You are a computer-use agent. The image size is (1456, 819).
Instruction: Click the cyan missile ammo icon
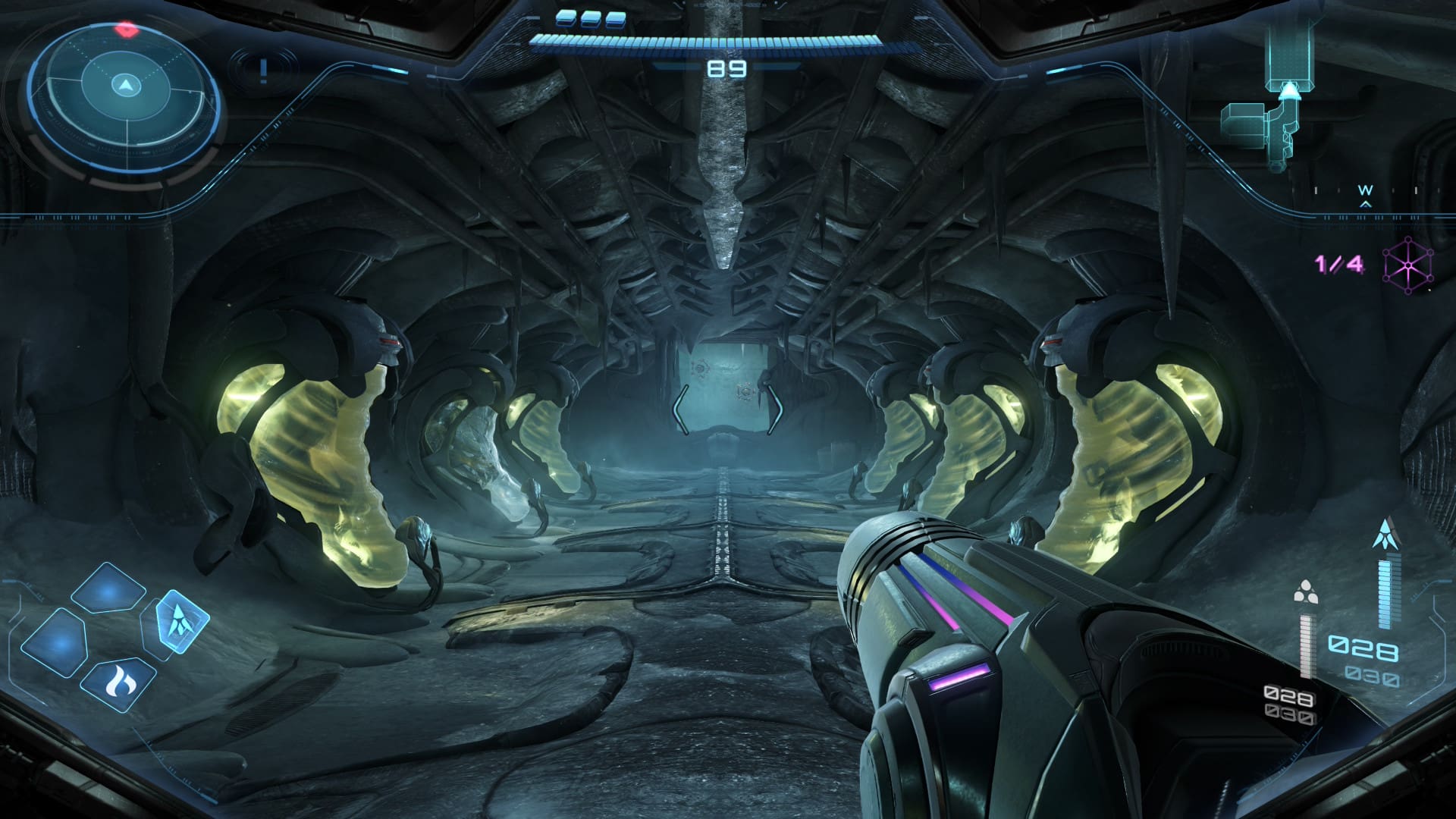(1386, 535)
